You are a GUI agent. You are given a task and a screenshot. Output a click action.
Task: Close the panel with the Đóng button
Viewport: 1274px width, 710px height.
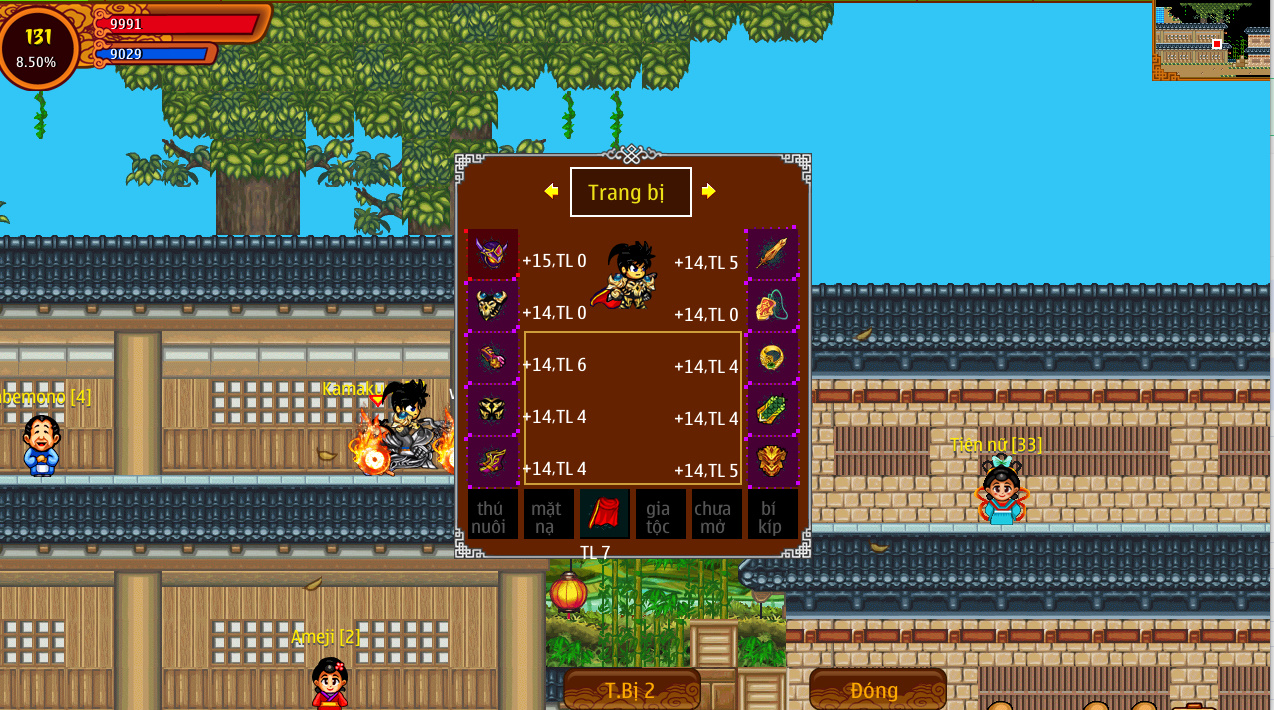(877, 689)
